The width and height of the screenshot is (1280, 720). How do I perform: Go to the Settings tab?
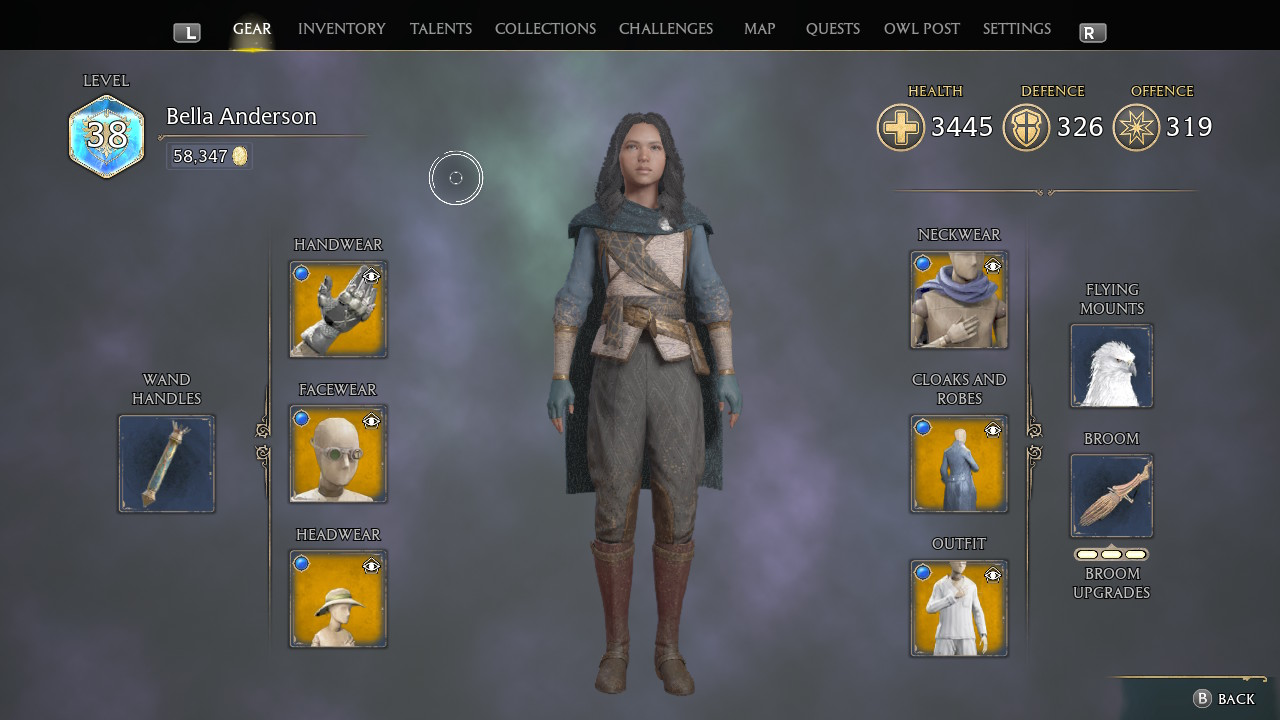point(1016,29)
